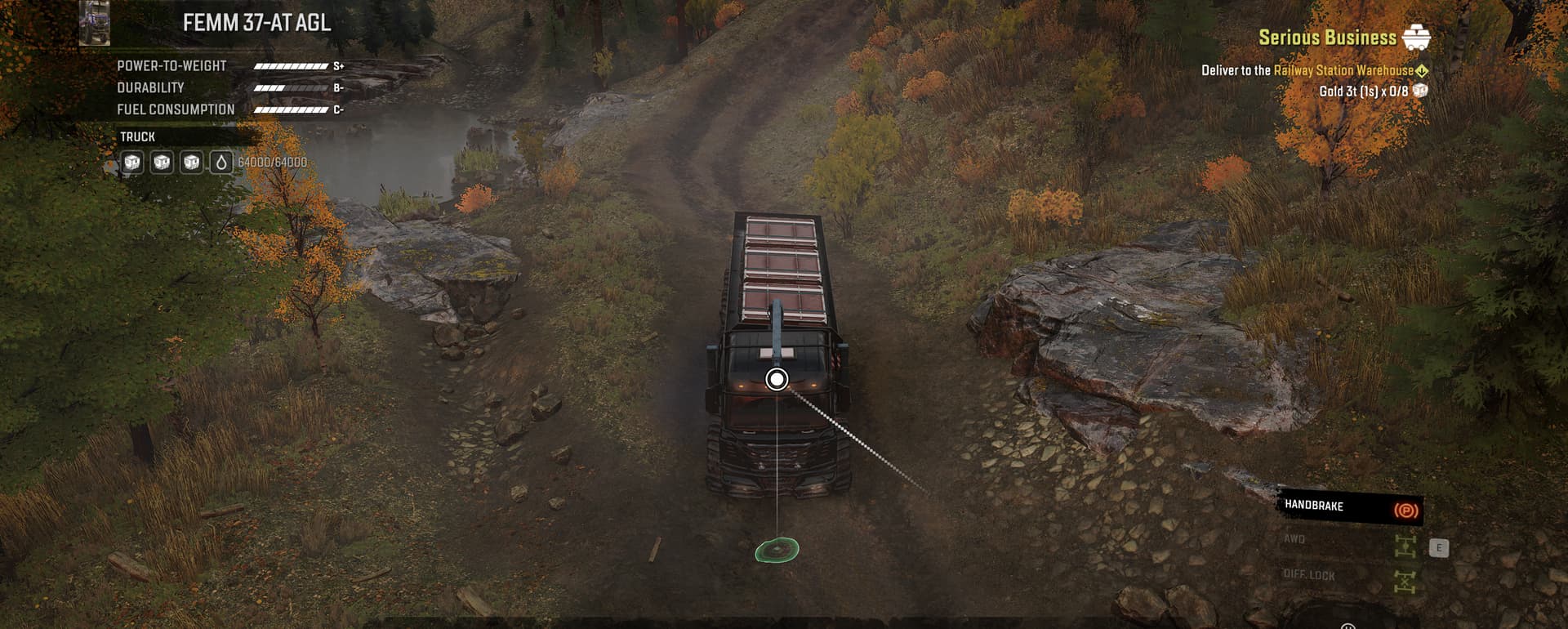Viewport: 1568px width, 629px height.
Task: Select the fuel droplet icon
Action: (220, 163)
